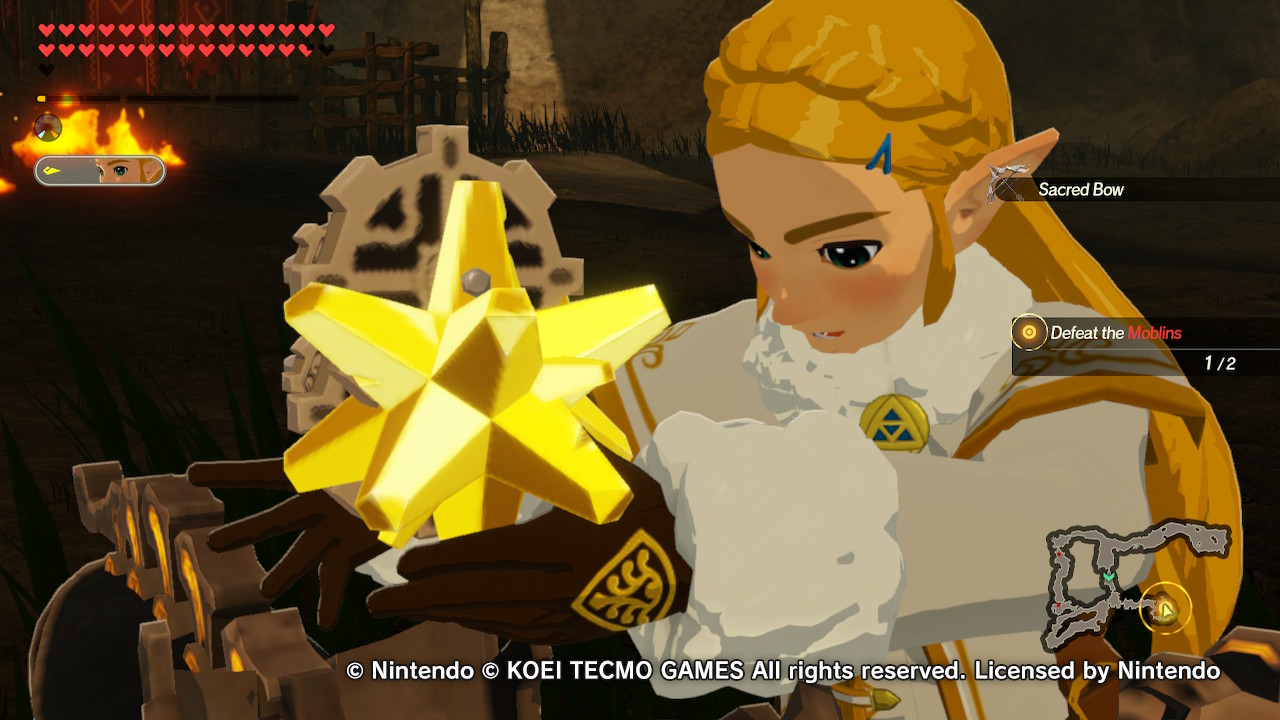Click the lone heart below the heart rows
The height and width of the screenshot is (720, 1280).
click(x=44, y=69)
